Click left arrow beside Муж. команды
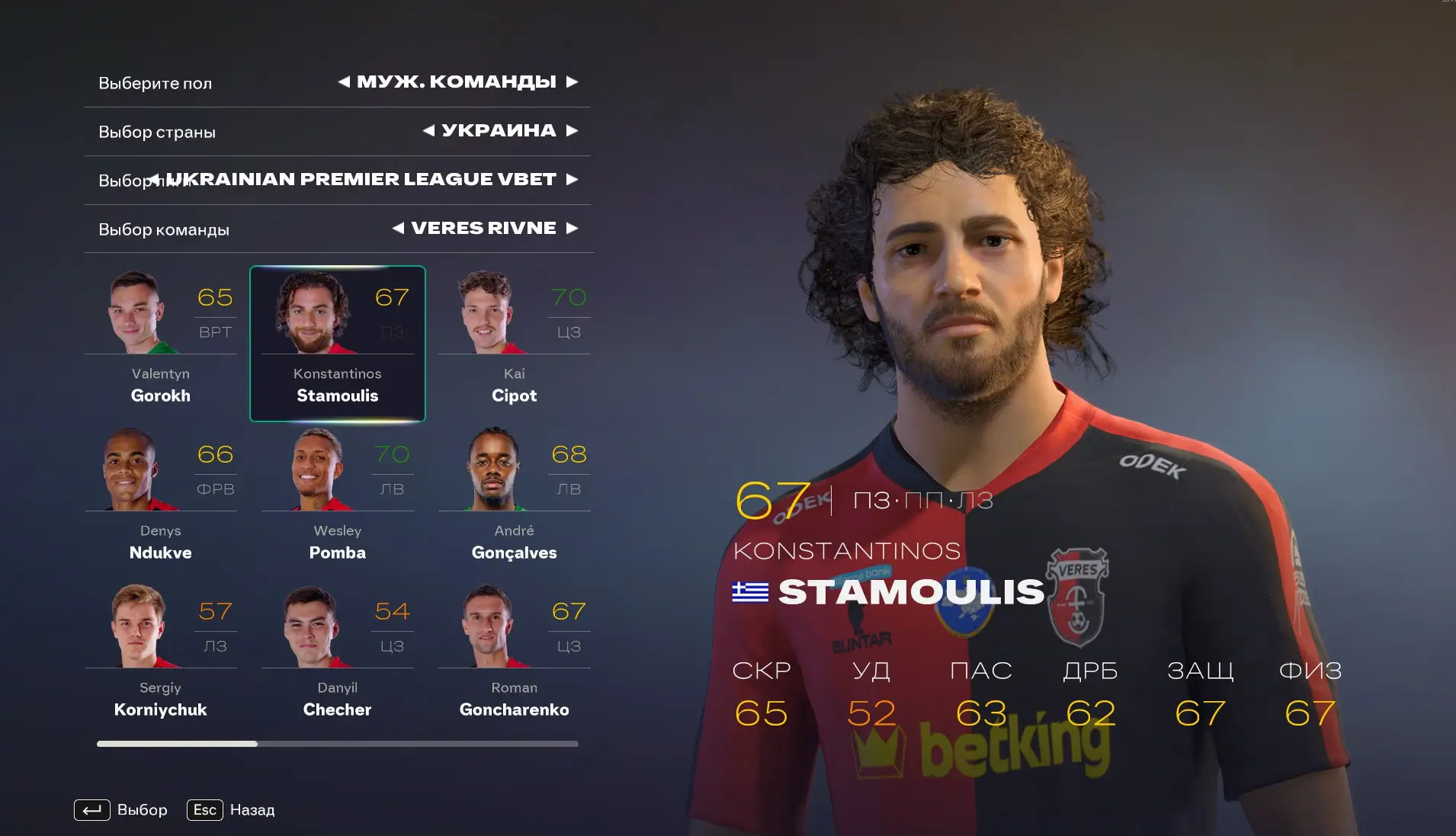The width and height of the screenshot is (1456, 836). [344, 82]
